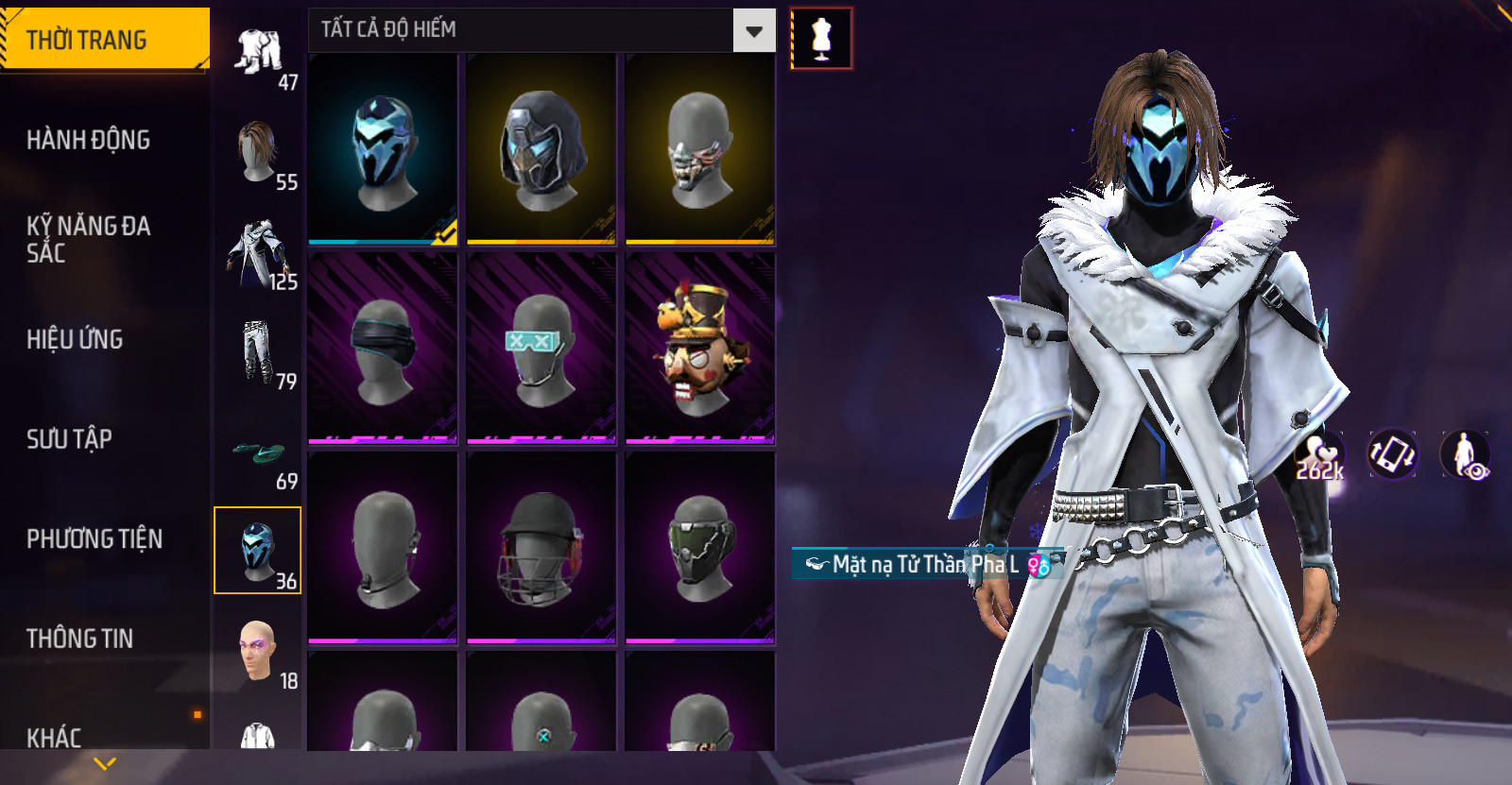Switch to the Hành Động menu

pos(88,140)
